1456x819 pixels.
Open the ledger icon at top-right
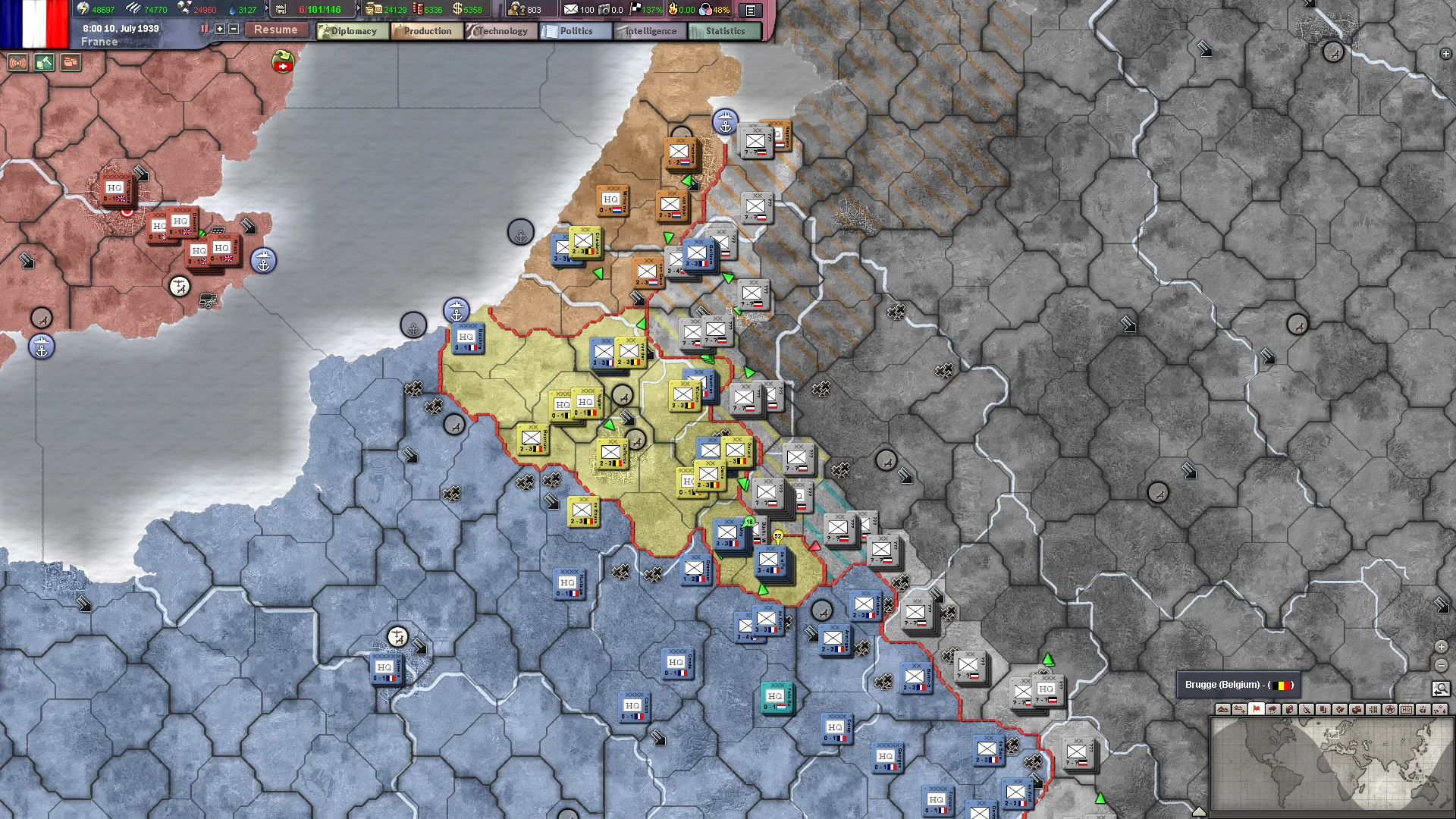[750, 10]
